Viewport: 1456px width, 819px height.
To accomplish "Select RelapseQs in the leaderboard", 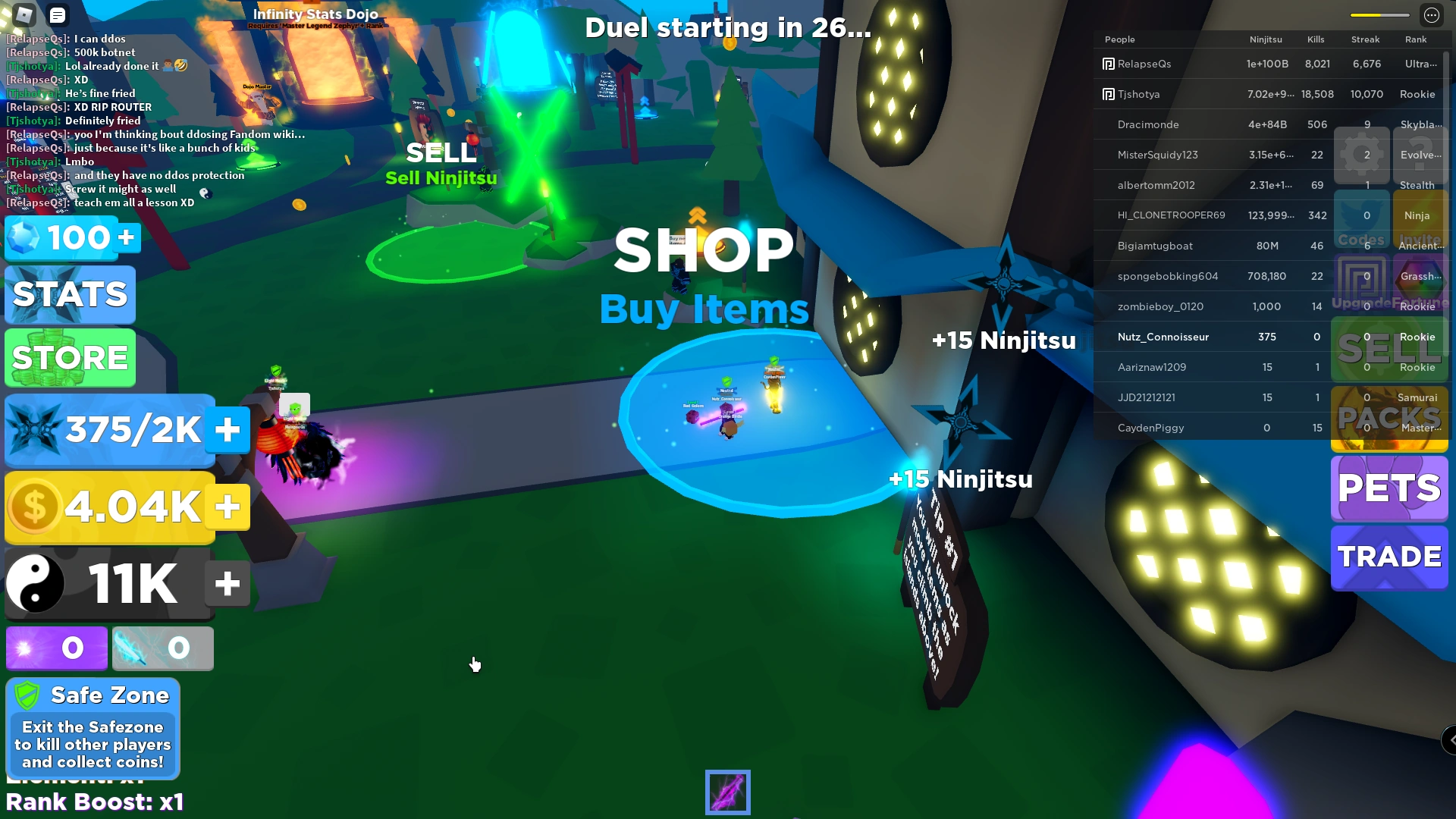I will (1144, 64).
